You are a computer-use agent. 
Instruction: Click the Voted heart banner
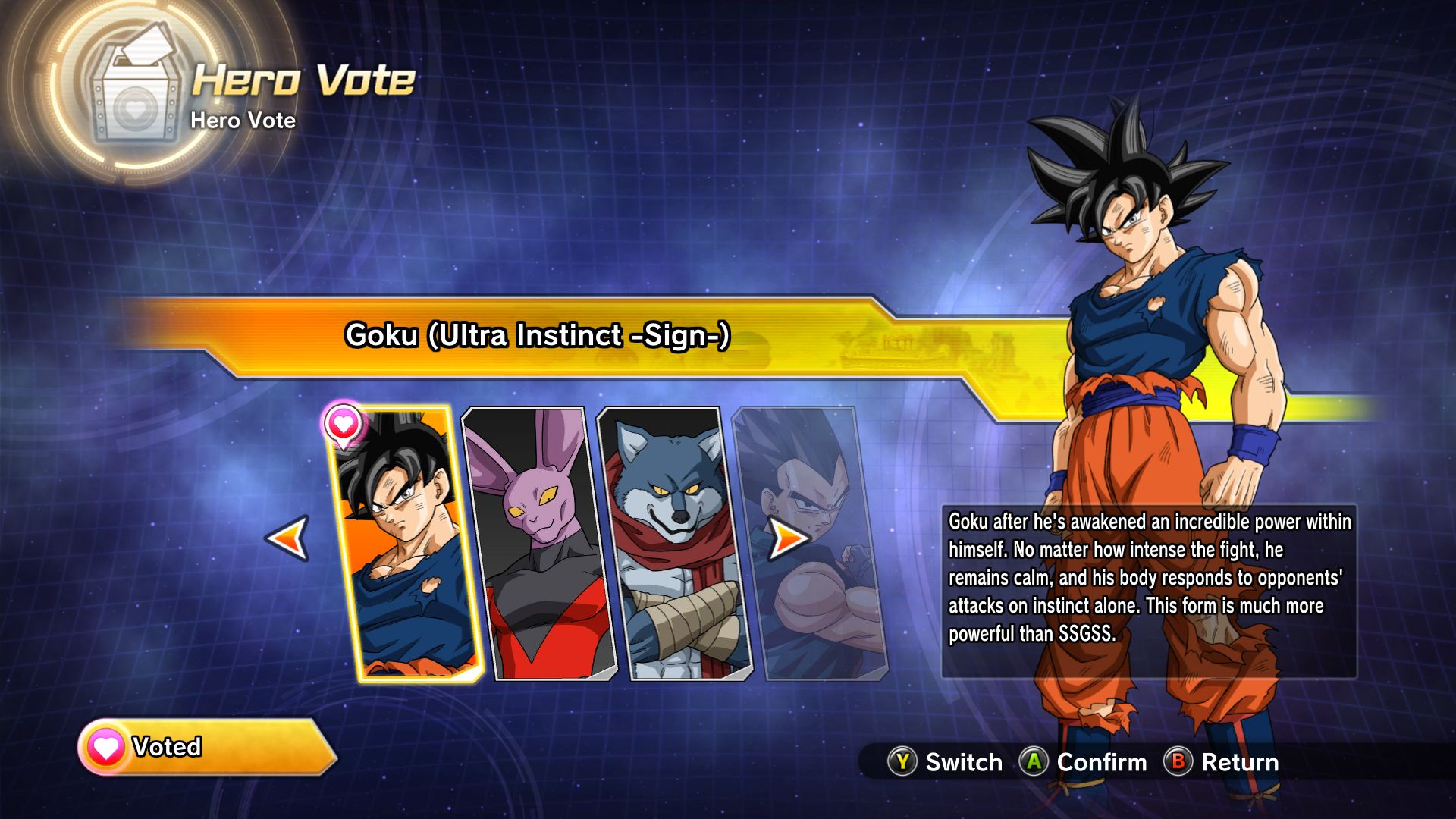205,747
